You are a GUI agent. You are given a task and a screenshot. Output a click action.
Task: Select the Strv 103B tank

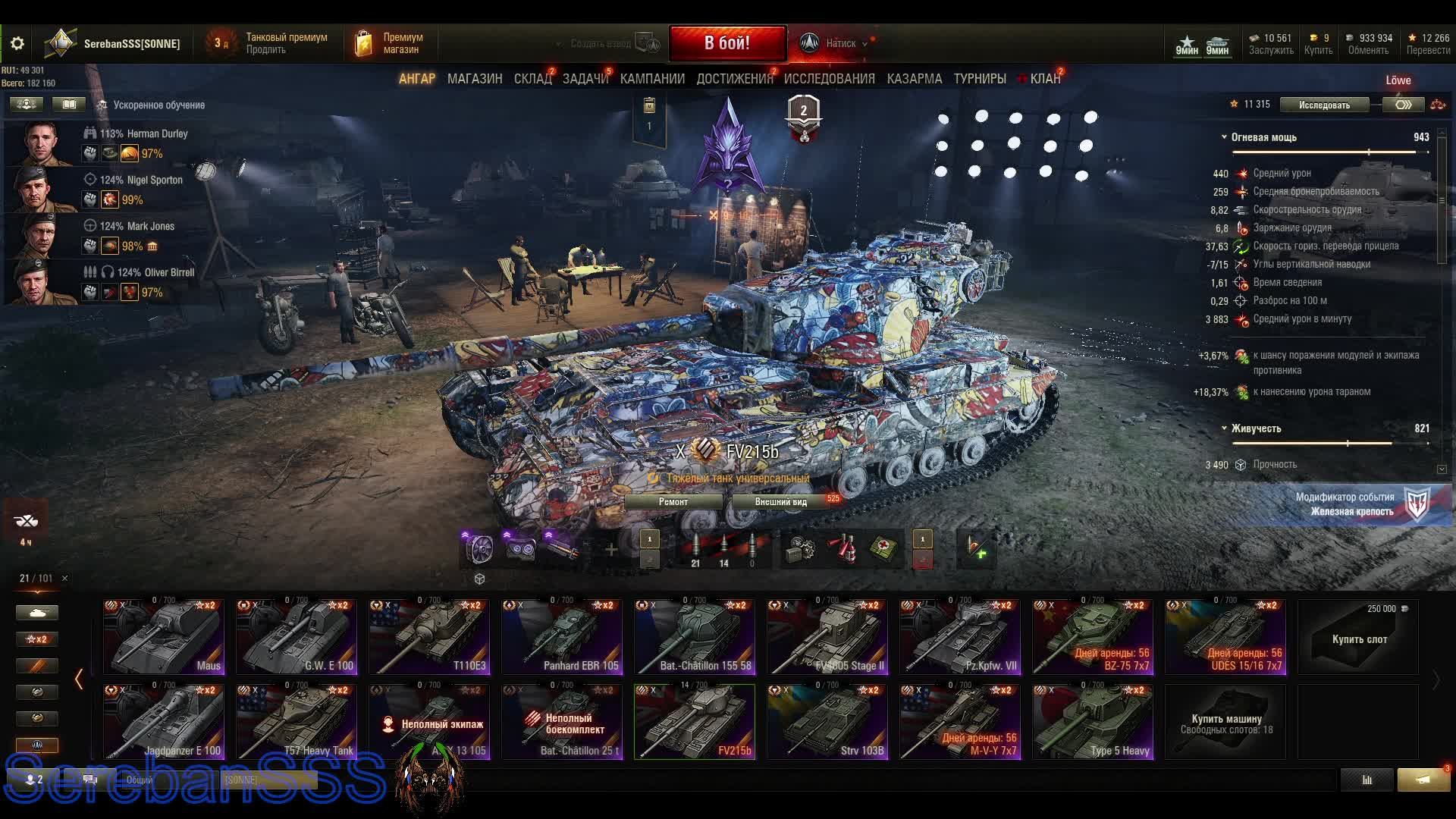click(827, 722)
